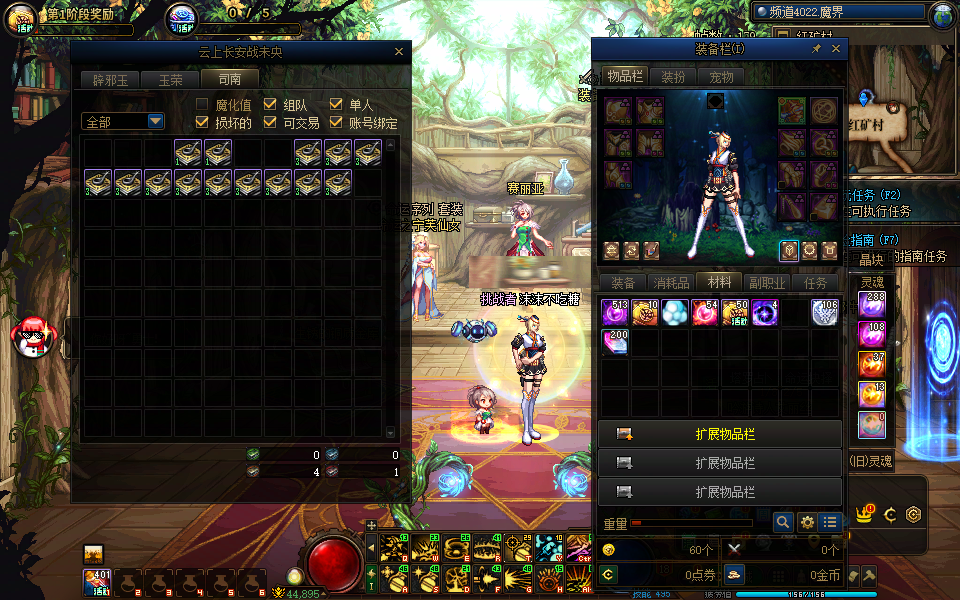Close the 云上长安战未央 window
This screenshot has height=600, width=960.
tap(399, 52)
